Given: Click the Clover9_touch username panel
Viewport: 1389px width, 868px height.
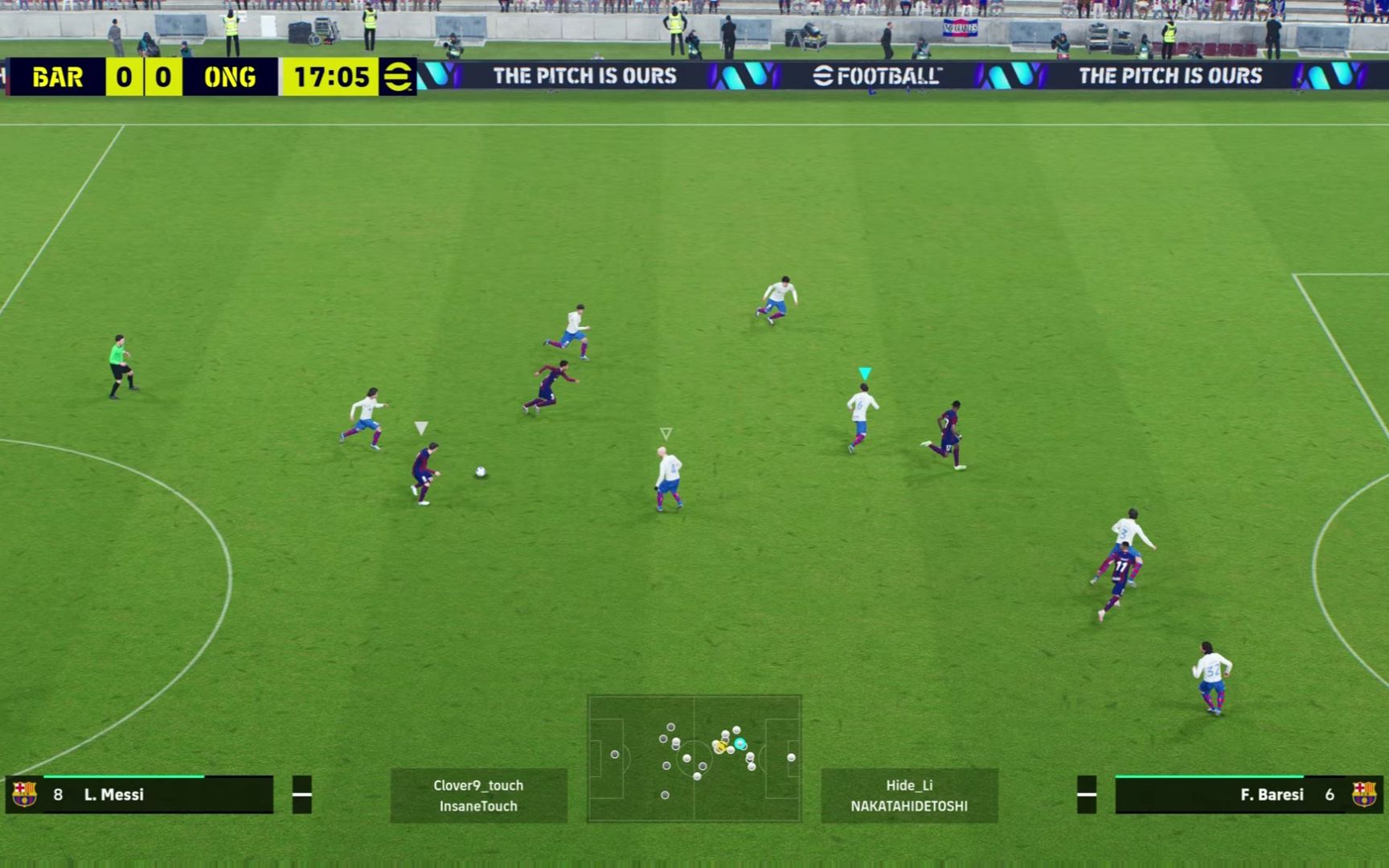Looking at the screenshot, I should tap(478, 795).
